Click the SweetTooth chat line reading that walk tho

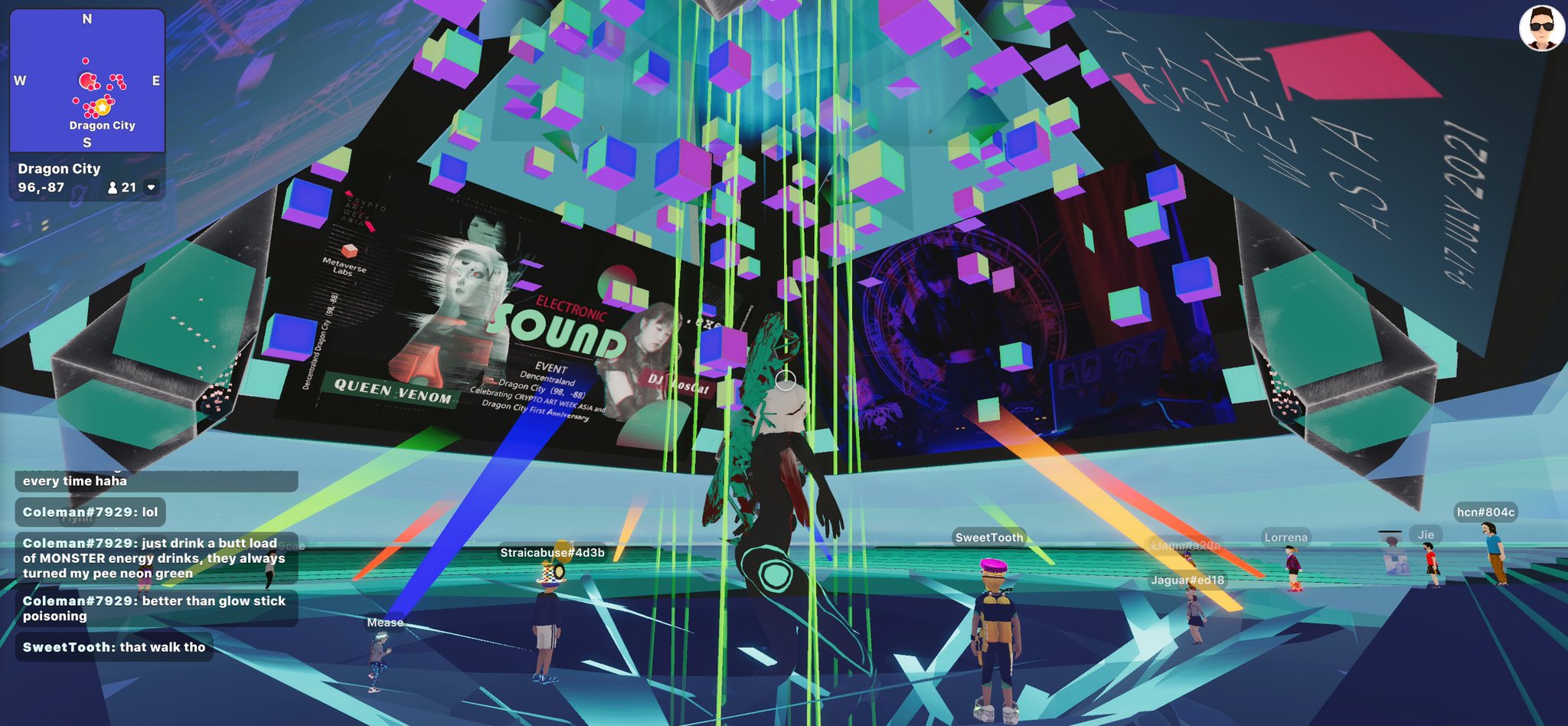[113, 648]
